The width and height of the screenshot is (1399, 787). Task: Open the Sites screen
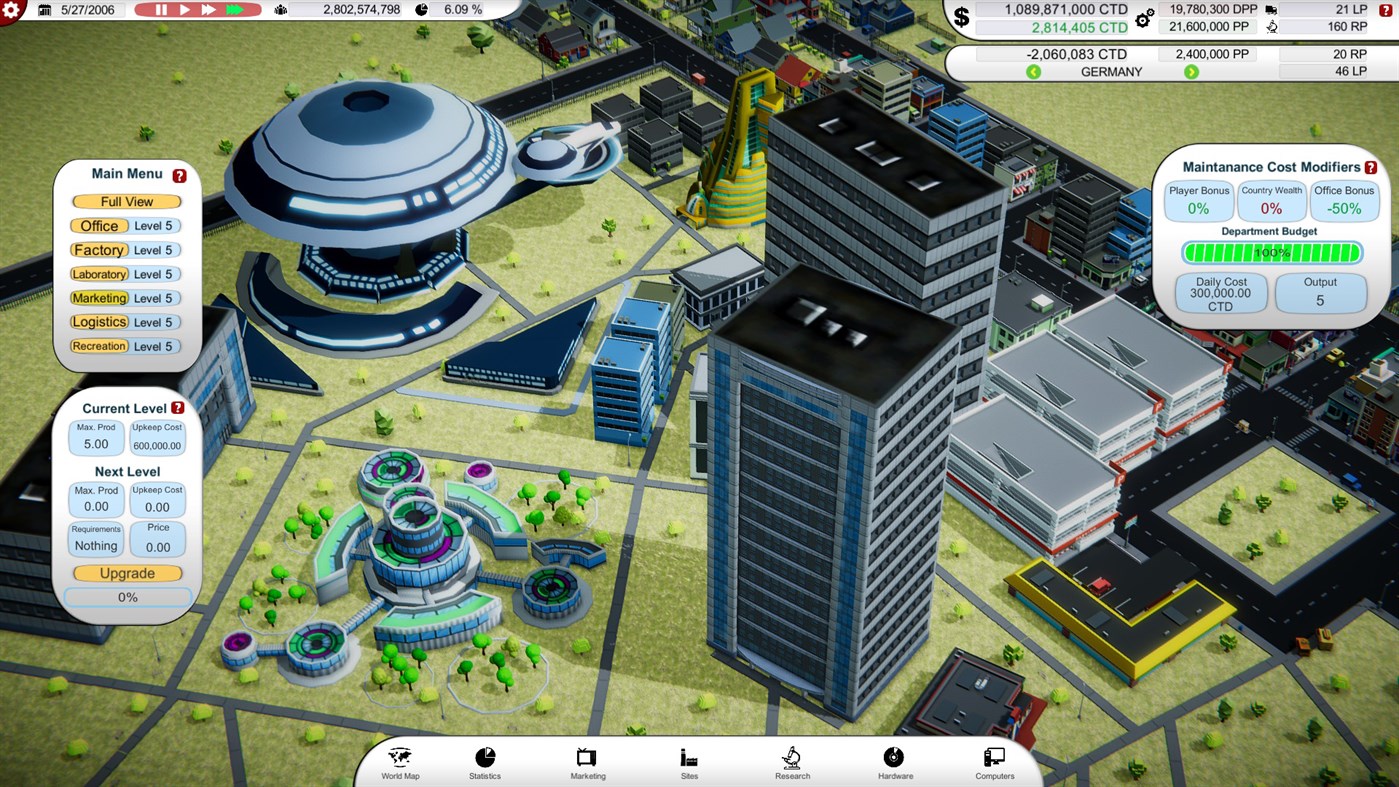click(x=689, y=762)
